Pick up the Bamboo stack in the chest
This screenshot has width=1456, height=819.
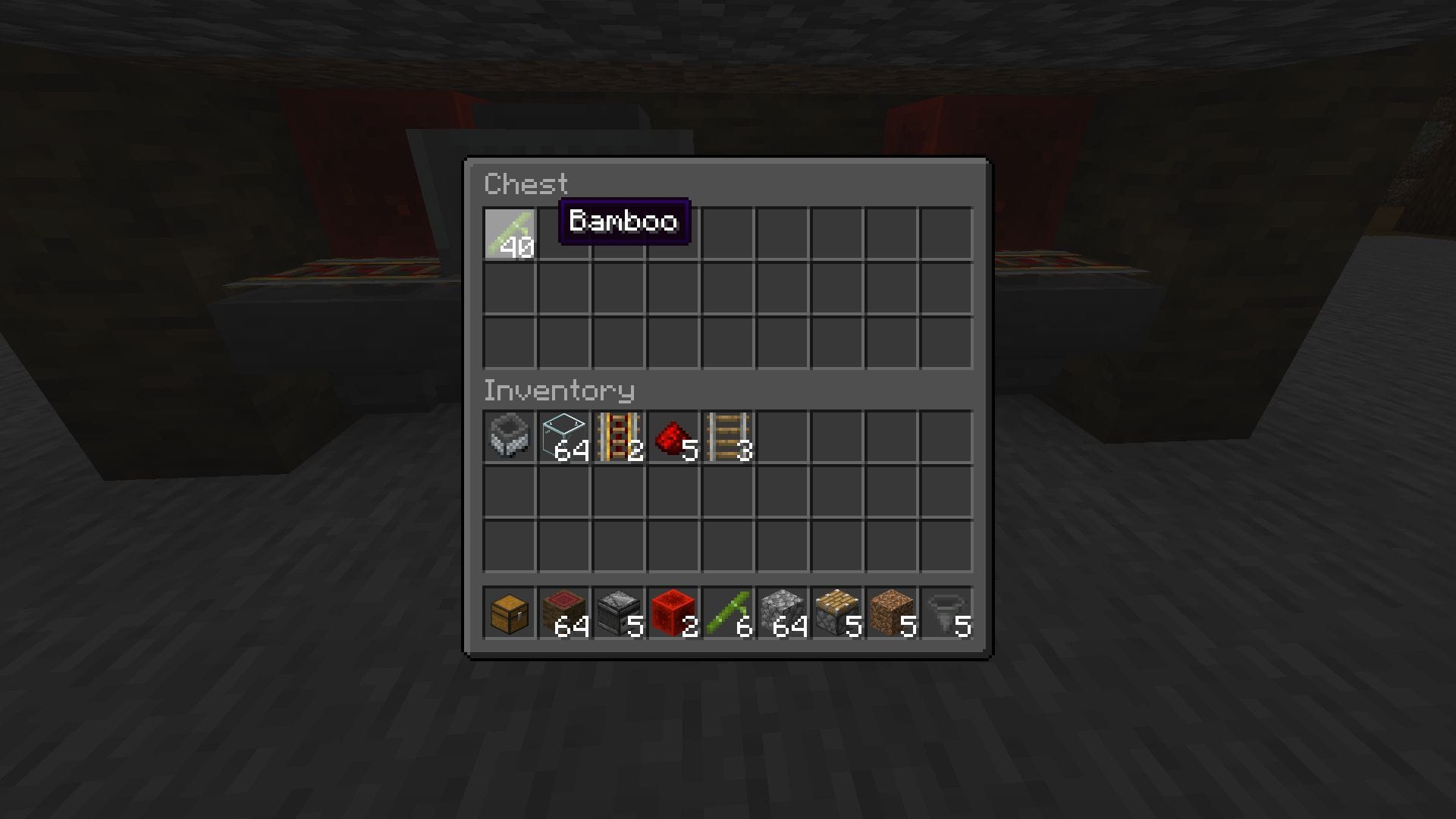[510, 233]
